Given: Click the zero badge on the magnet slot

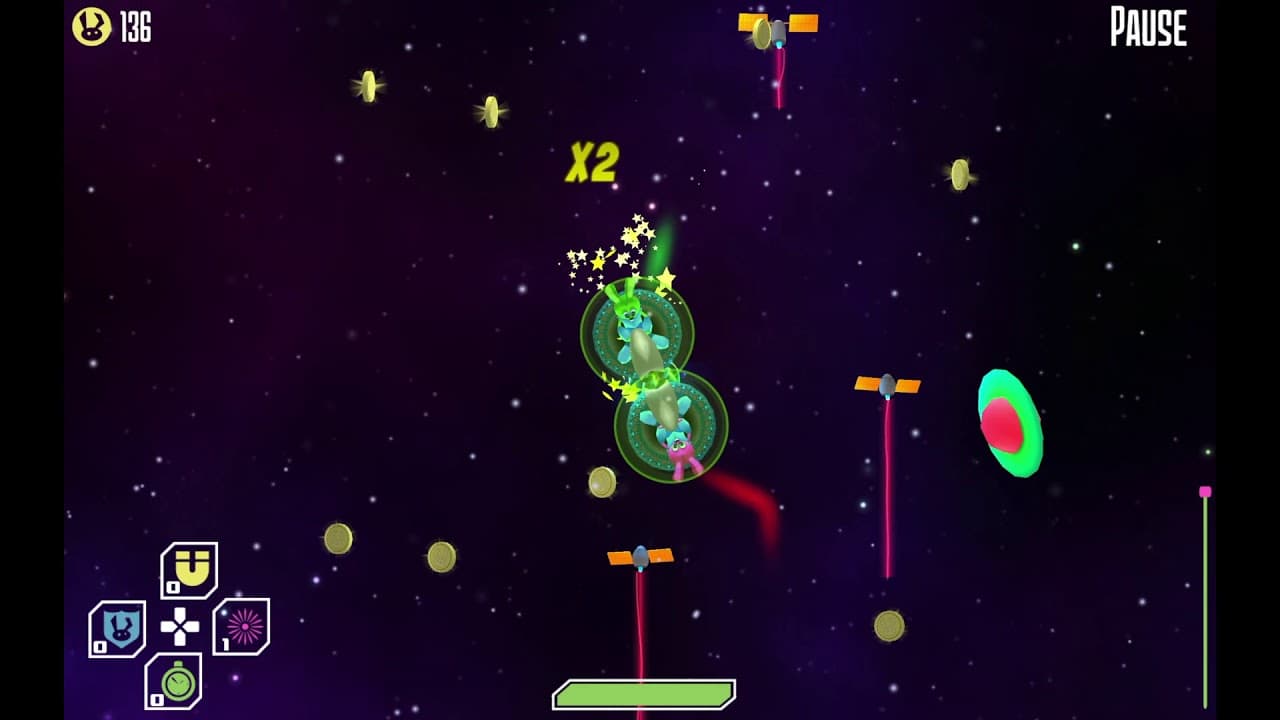Looking at the screenshot, I should tap(173, 586).
